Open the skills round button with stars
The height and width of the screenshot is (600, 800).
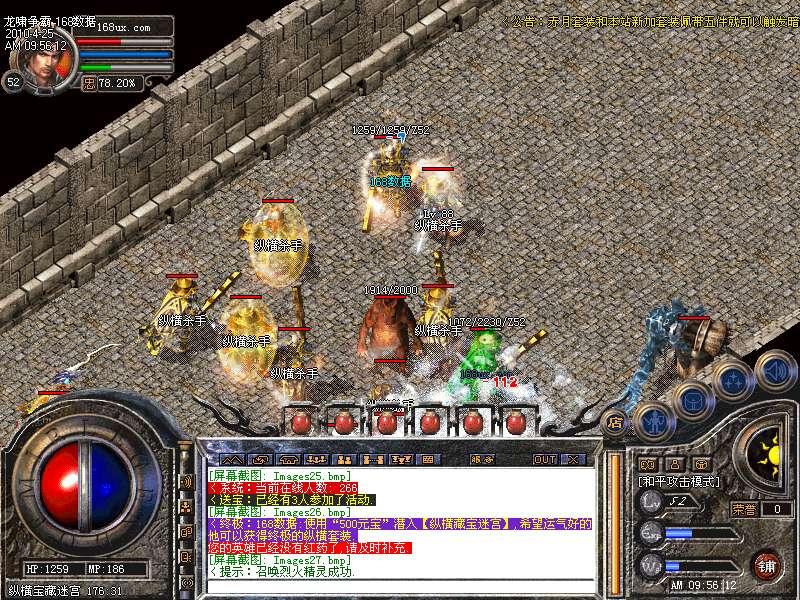734,380
